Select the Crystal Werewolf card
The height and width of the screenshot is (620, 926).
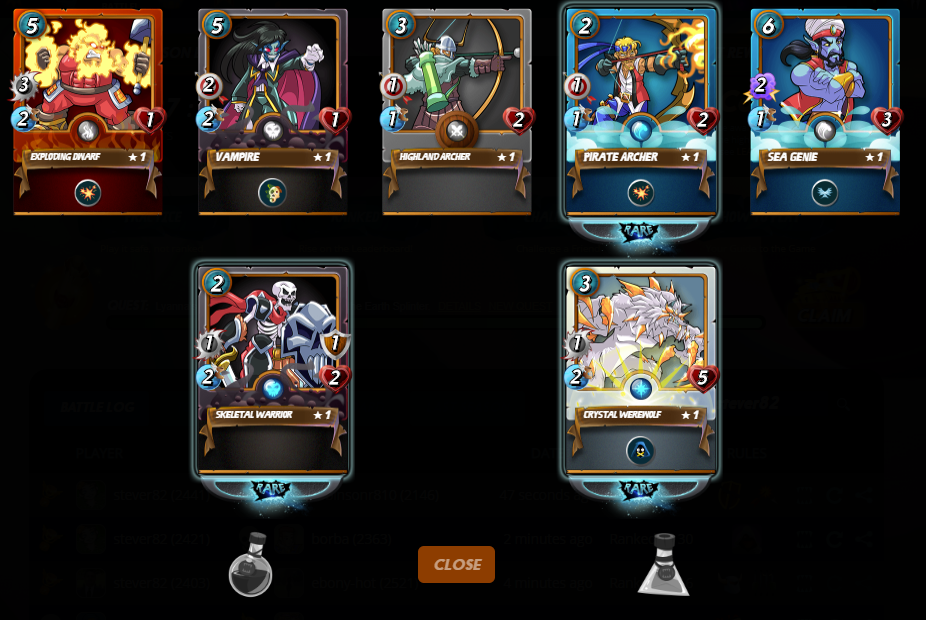(x=640, y=368)
